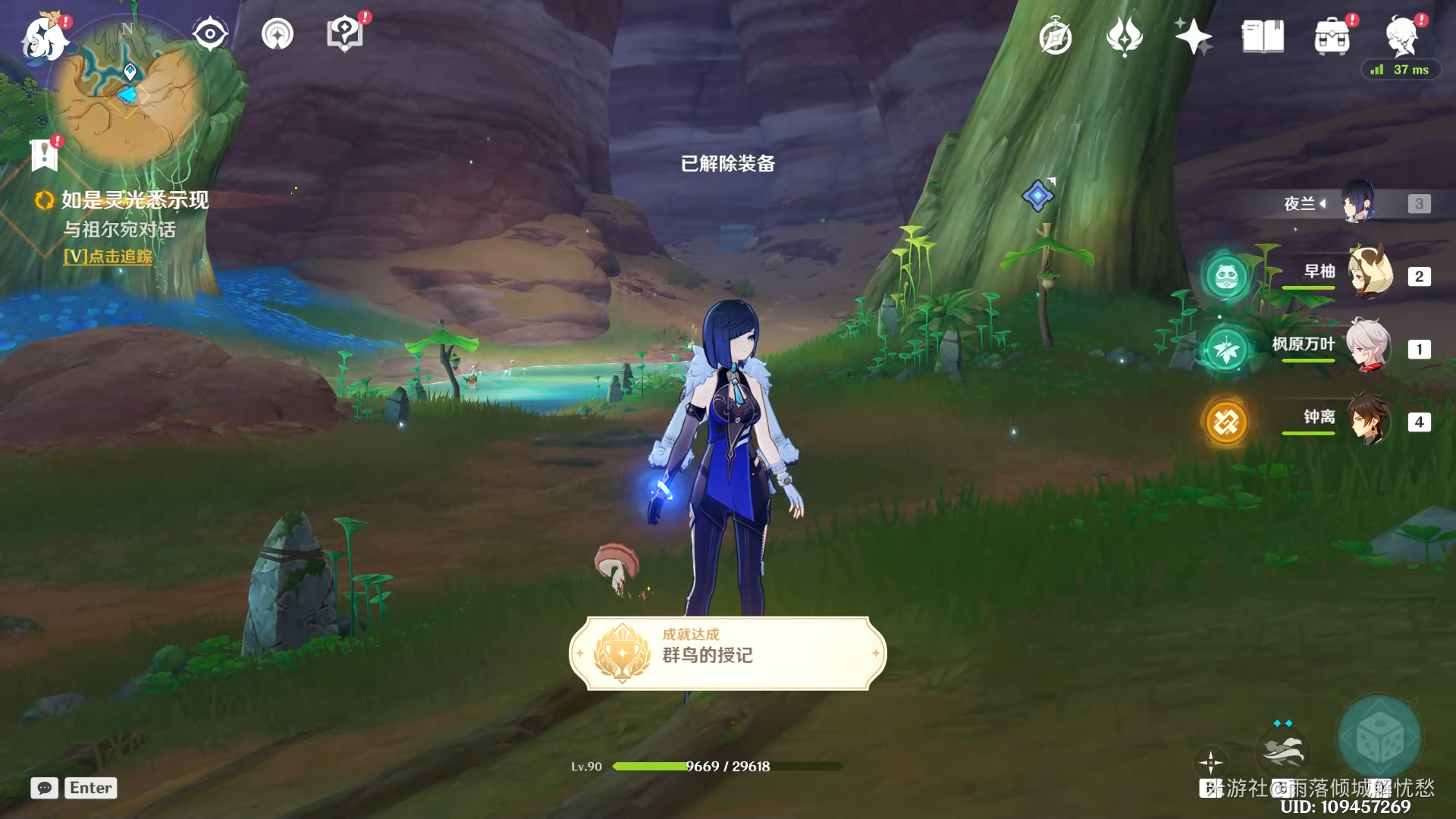Open the Events star icon

(x=1194, y=33)
